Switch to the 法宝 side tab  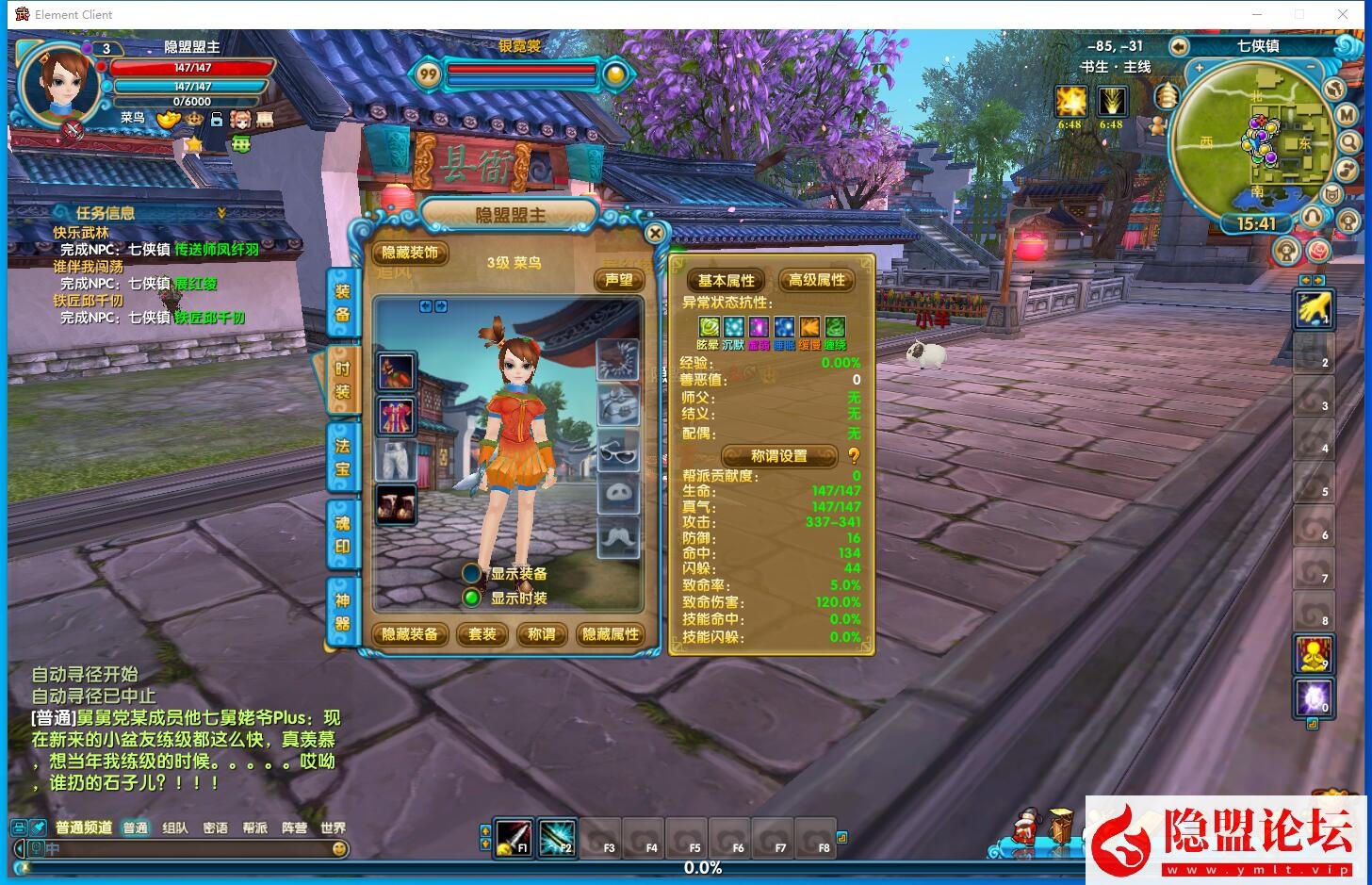(342, 457)
